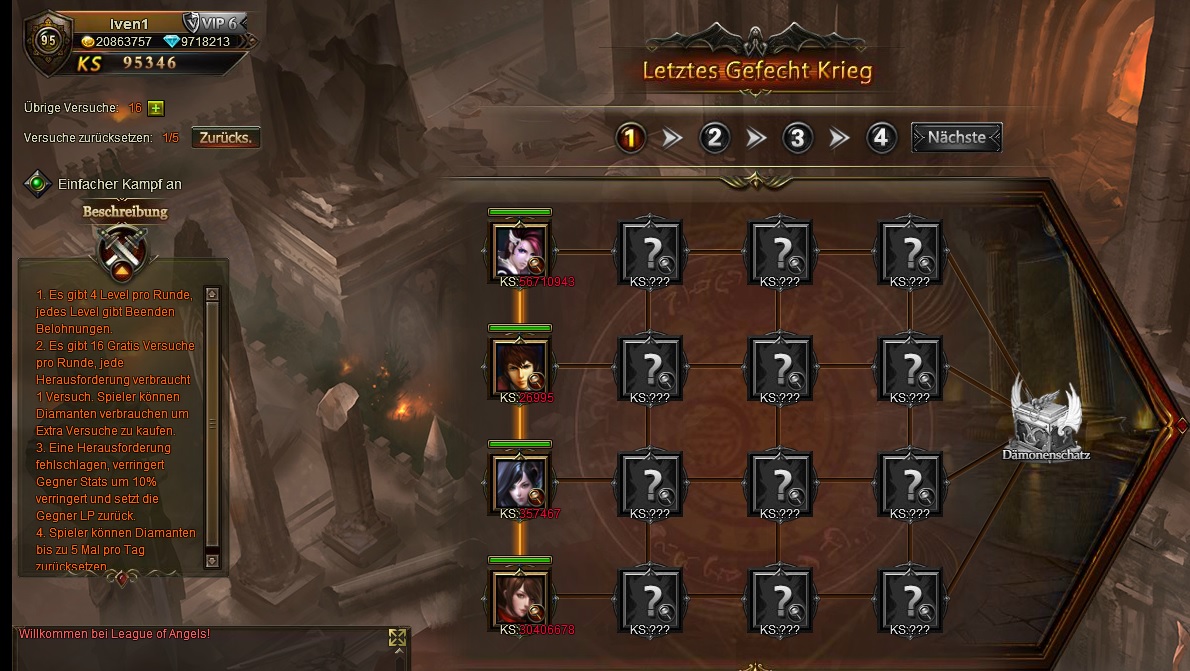Reset attempts with the Zurücks. button
Viewport: 1190px width, 671px height.
(x=226, y=137)
